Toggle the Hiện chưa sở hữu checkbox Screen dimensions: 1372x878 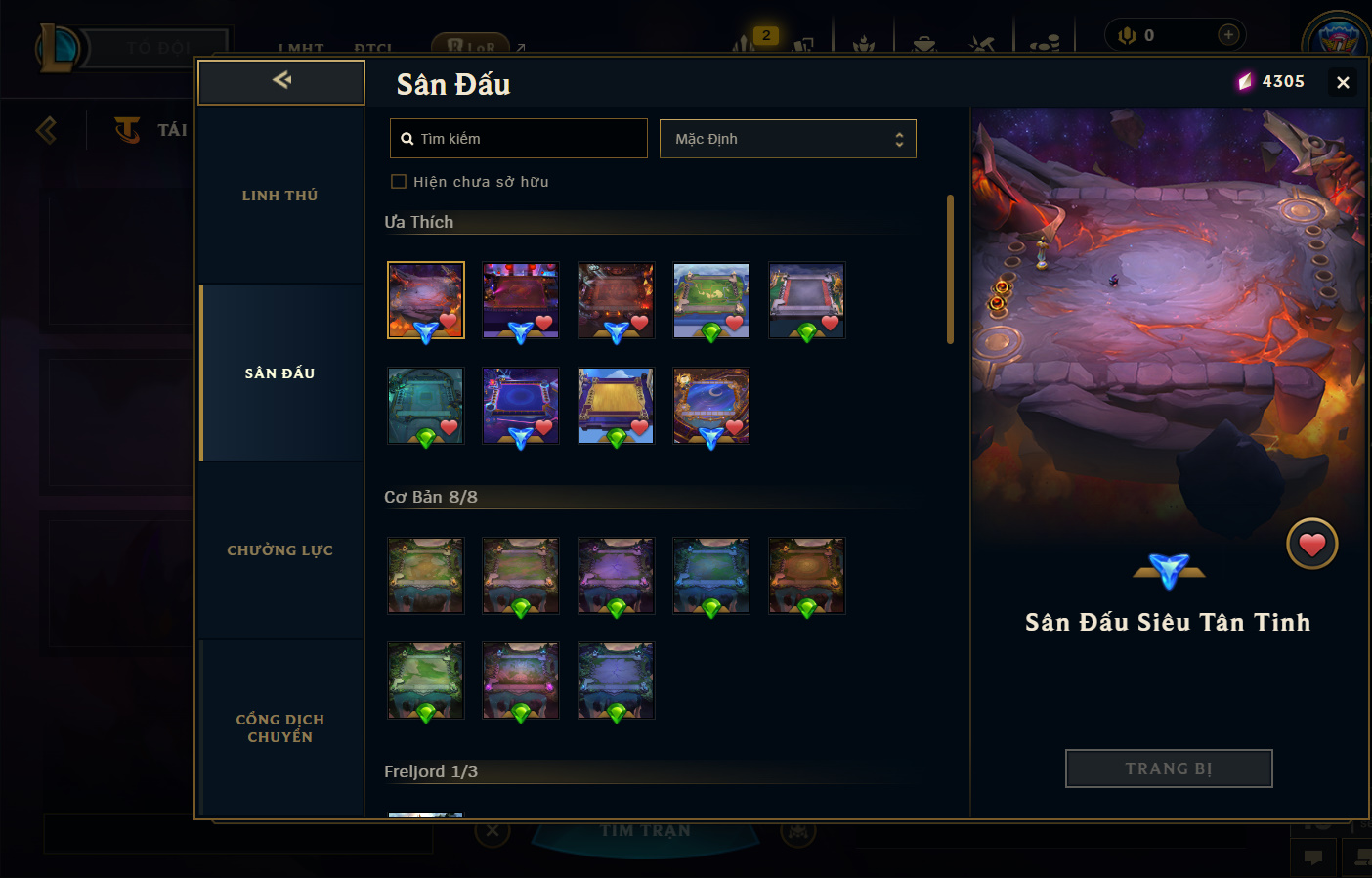[399, 181]
